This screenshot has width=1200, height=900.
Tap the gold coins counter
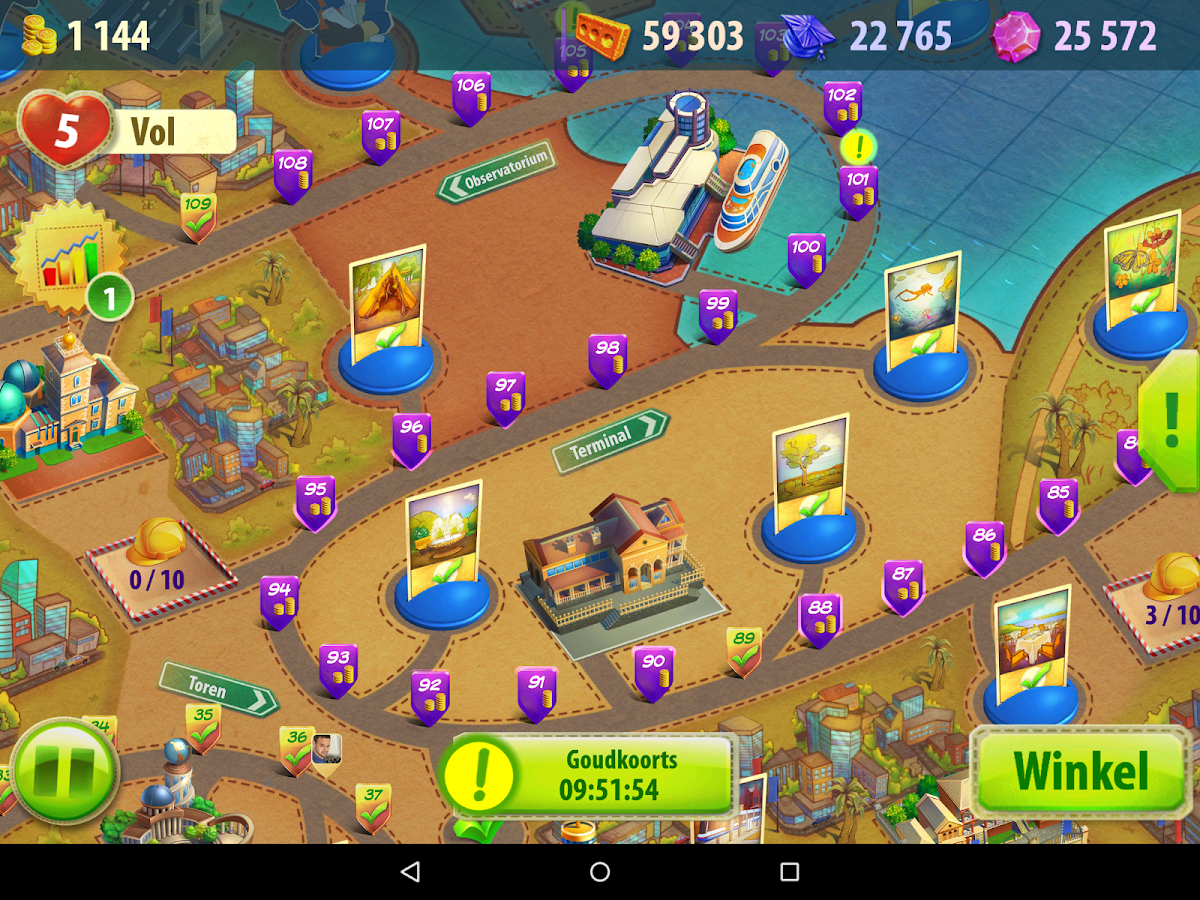[86, 36]
